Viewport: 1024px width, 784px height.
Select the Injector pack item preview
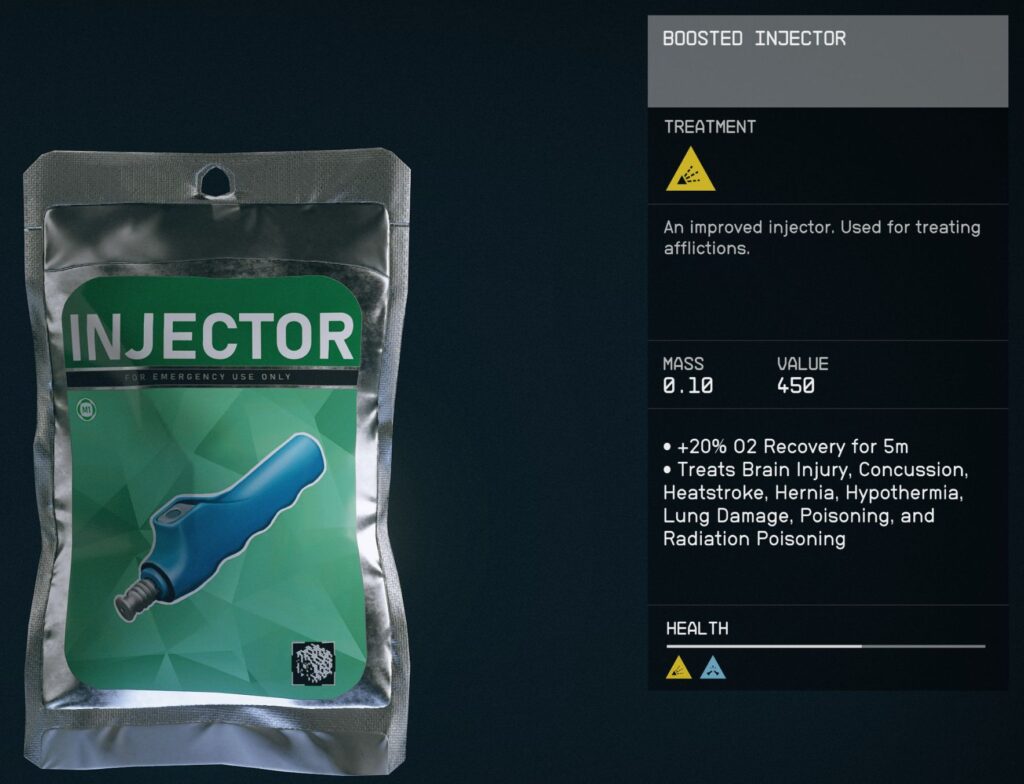(215, 450)
